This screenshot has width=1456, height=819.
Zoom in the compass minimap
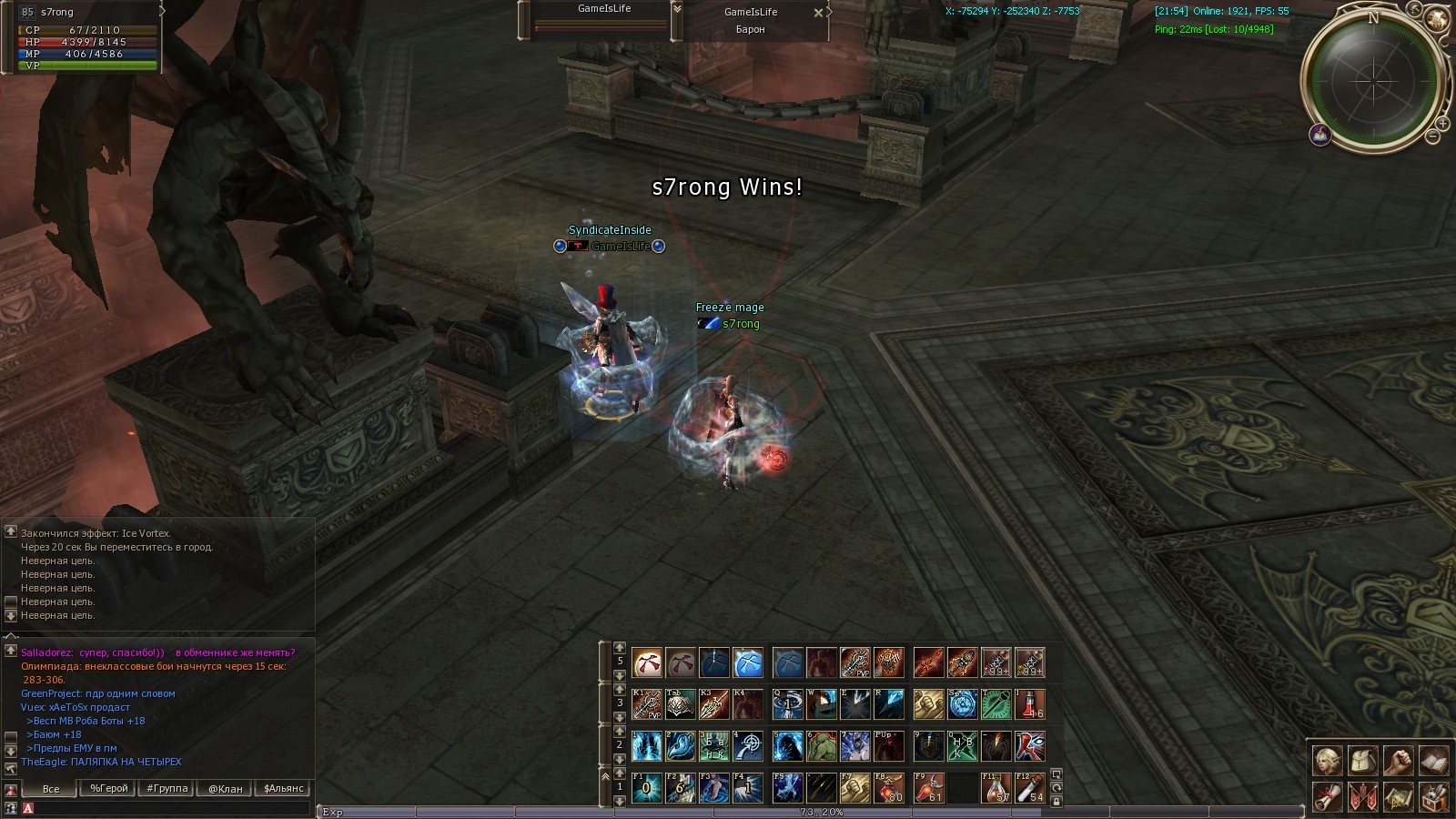[1441, 123]
